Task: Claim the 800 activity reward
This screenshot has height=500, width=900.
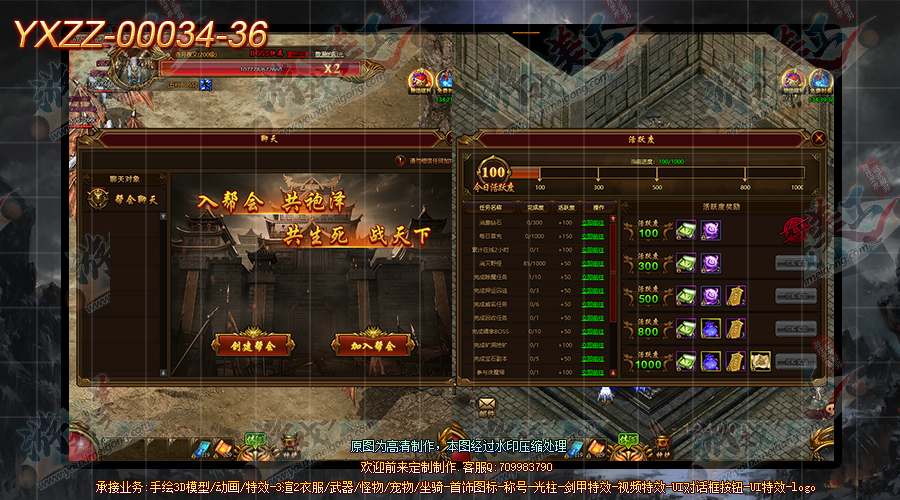Action: coord(795,329)
